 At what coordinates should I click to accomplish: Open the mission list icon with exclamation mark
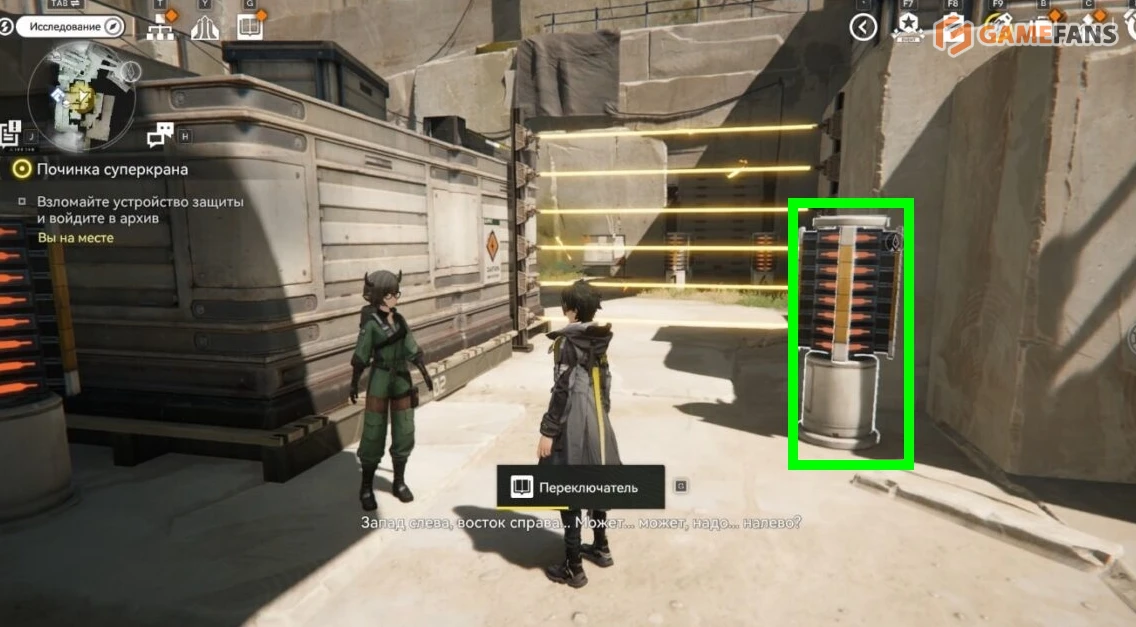(11, 133)
